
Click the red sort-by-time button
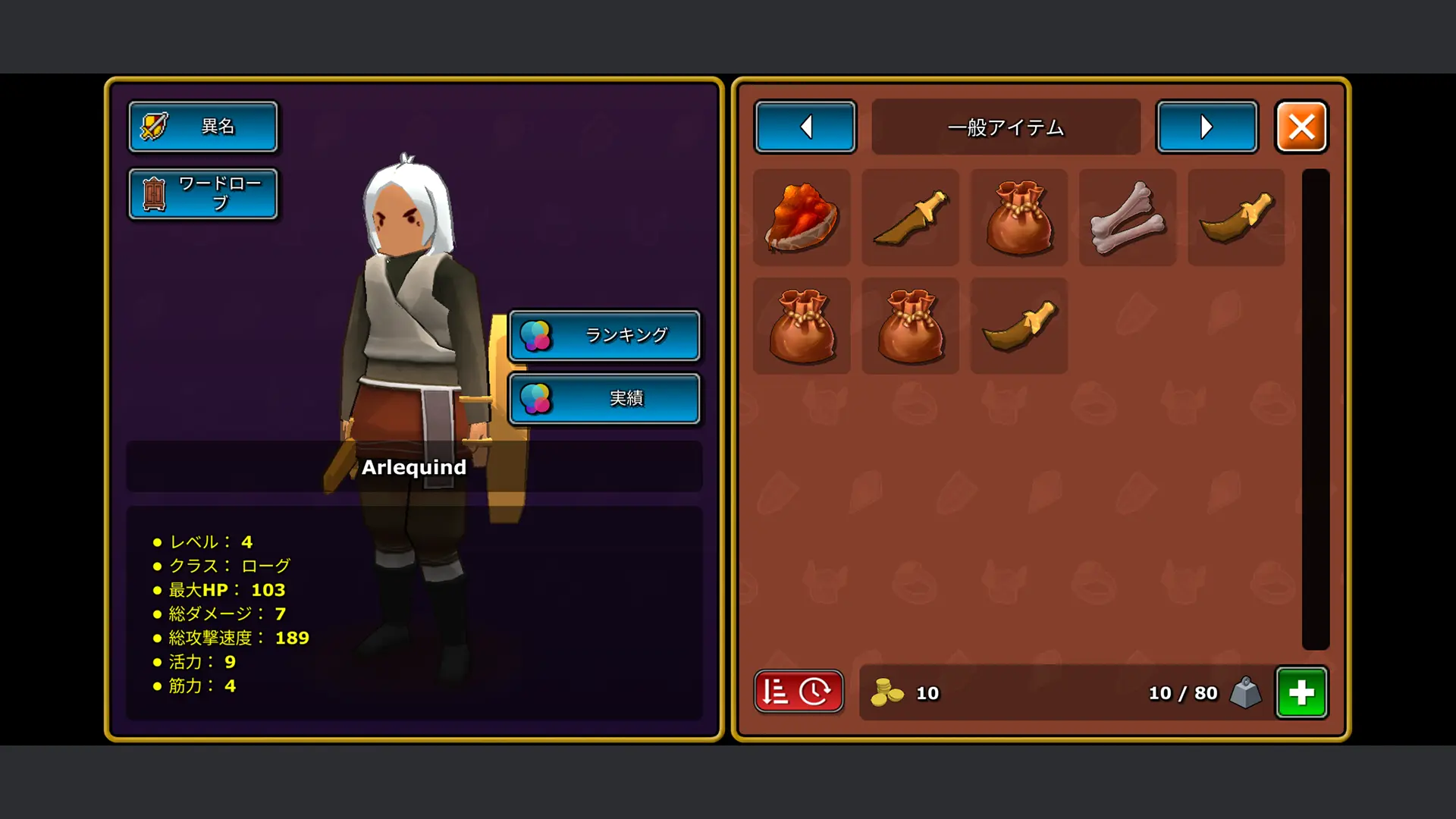coord(799,692)
